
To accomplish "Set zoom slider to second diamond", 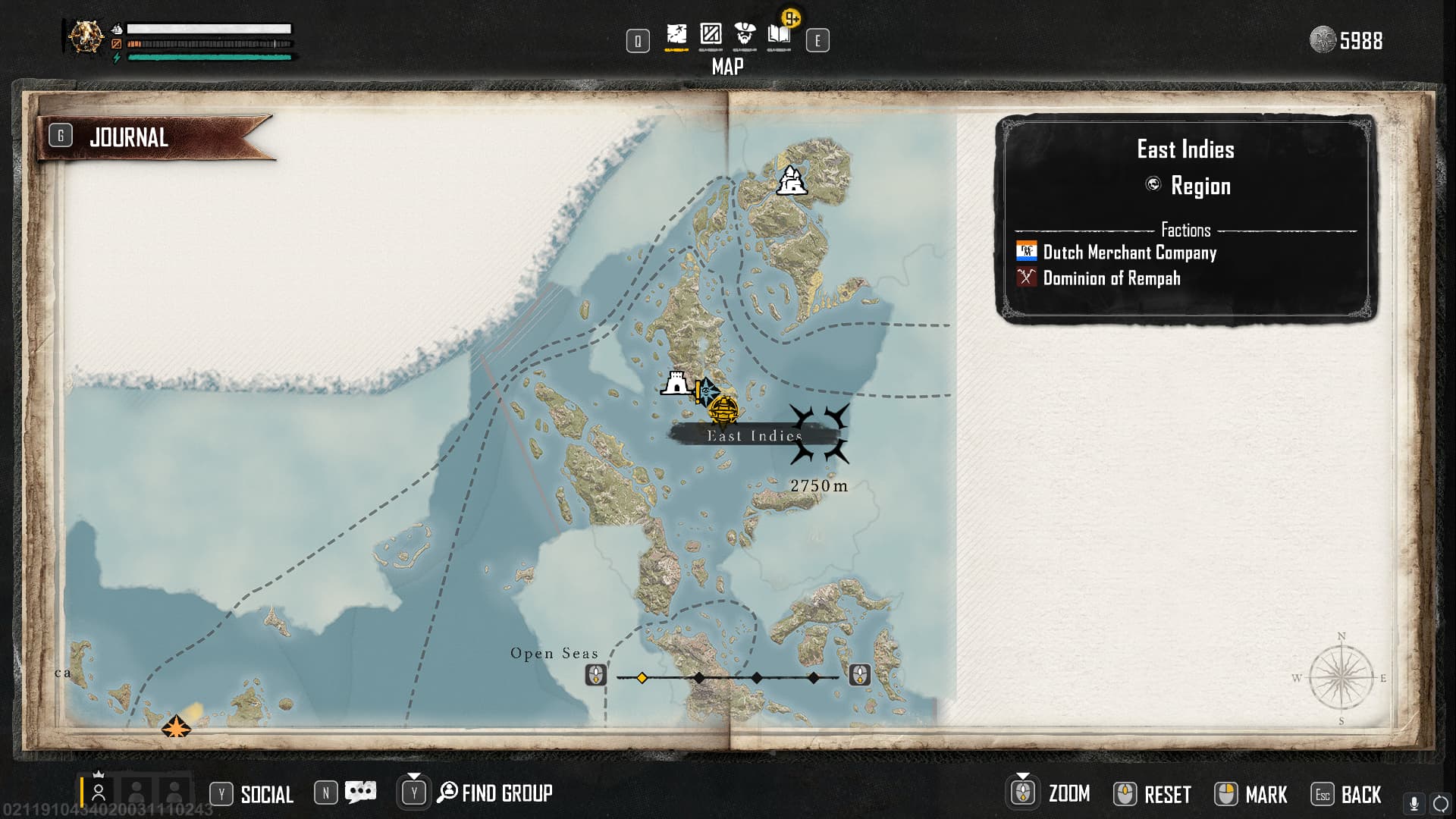I will (699, 677).
